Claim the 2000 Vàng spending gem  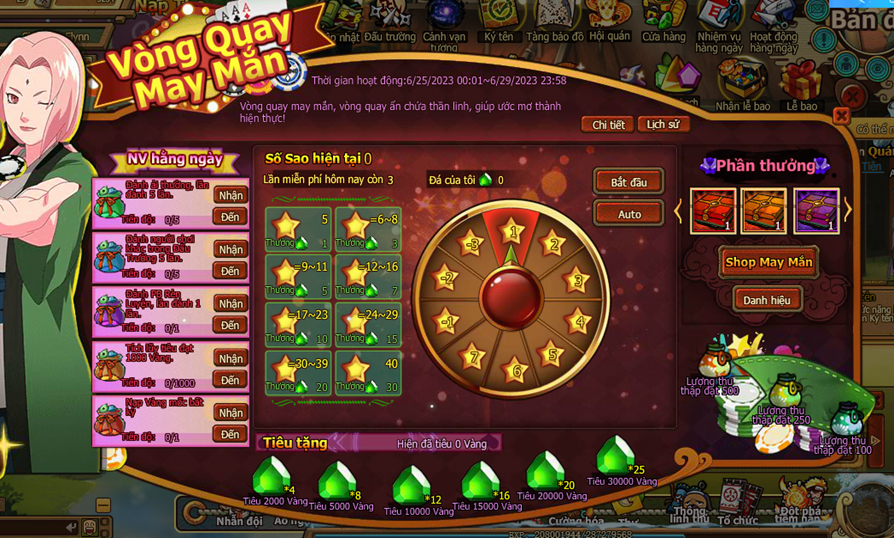(271, 477)
